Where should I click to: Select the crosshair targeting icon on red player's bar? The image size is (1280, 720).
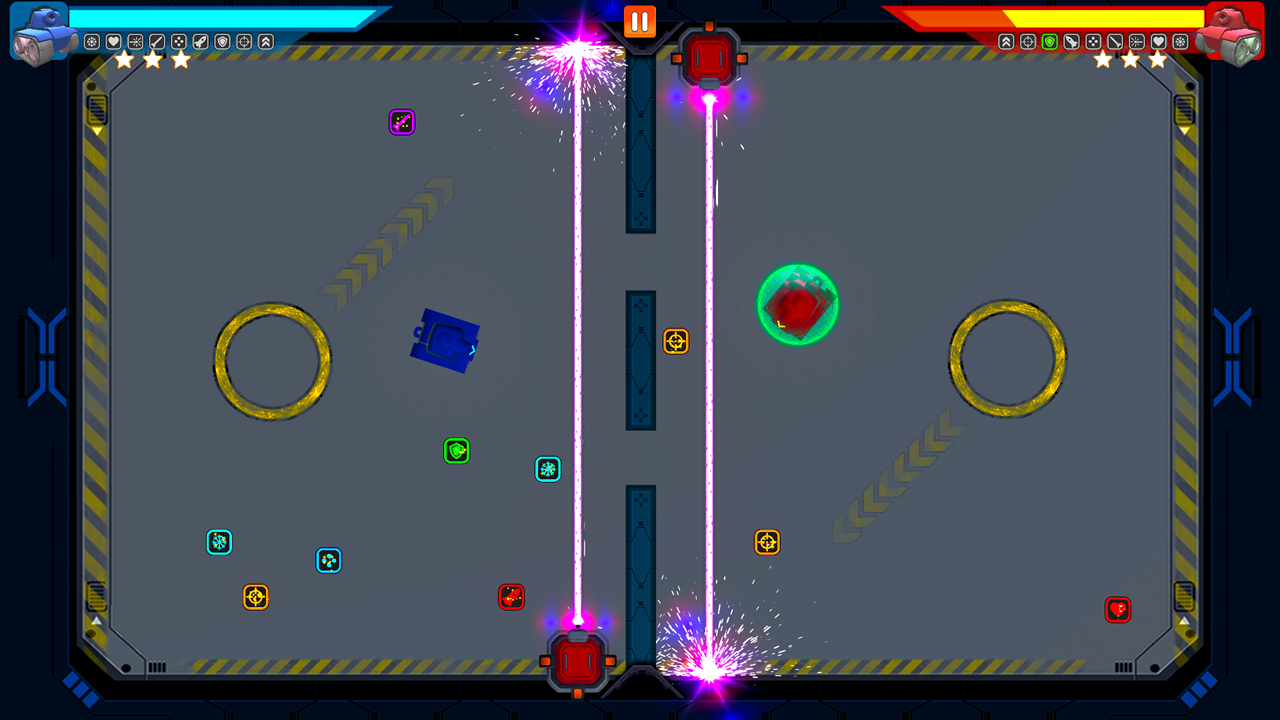click(1028, 42)
